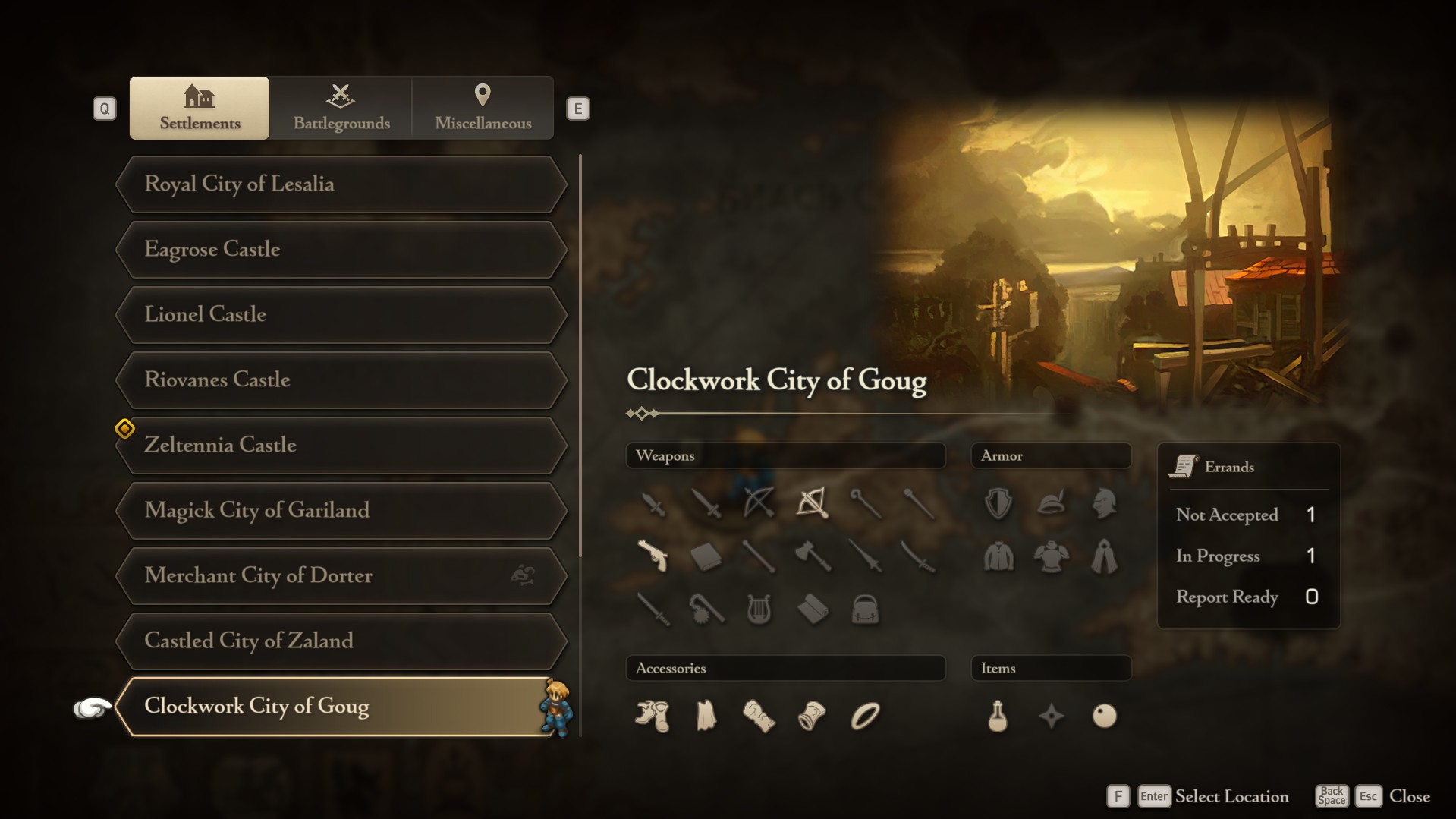Pick Castled City of Zaland
The width and height of the screenshot is (1456, 819).
pyautogui.click(x=341, y=641)
